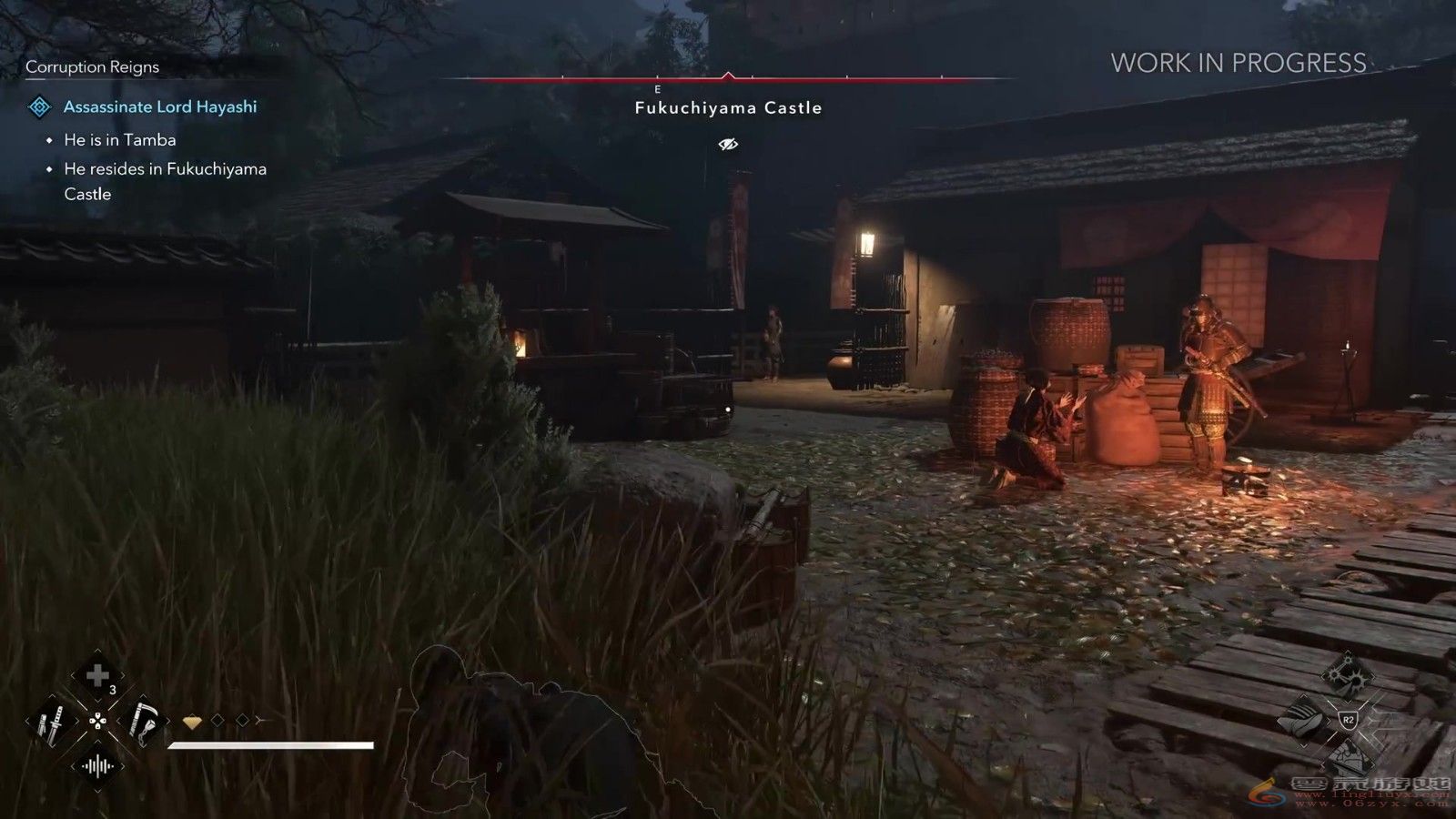Select the Assassinate Lord Hayashi objective
The width and height of the screenshot is (1456, 819).
pyautogui.click(x=160, y=106)
